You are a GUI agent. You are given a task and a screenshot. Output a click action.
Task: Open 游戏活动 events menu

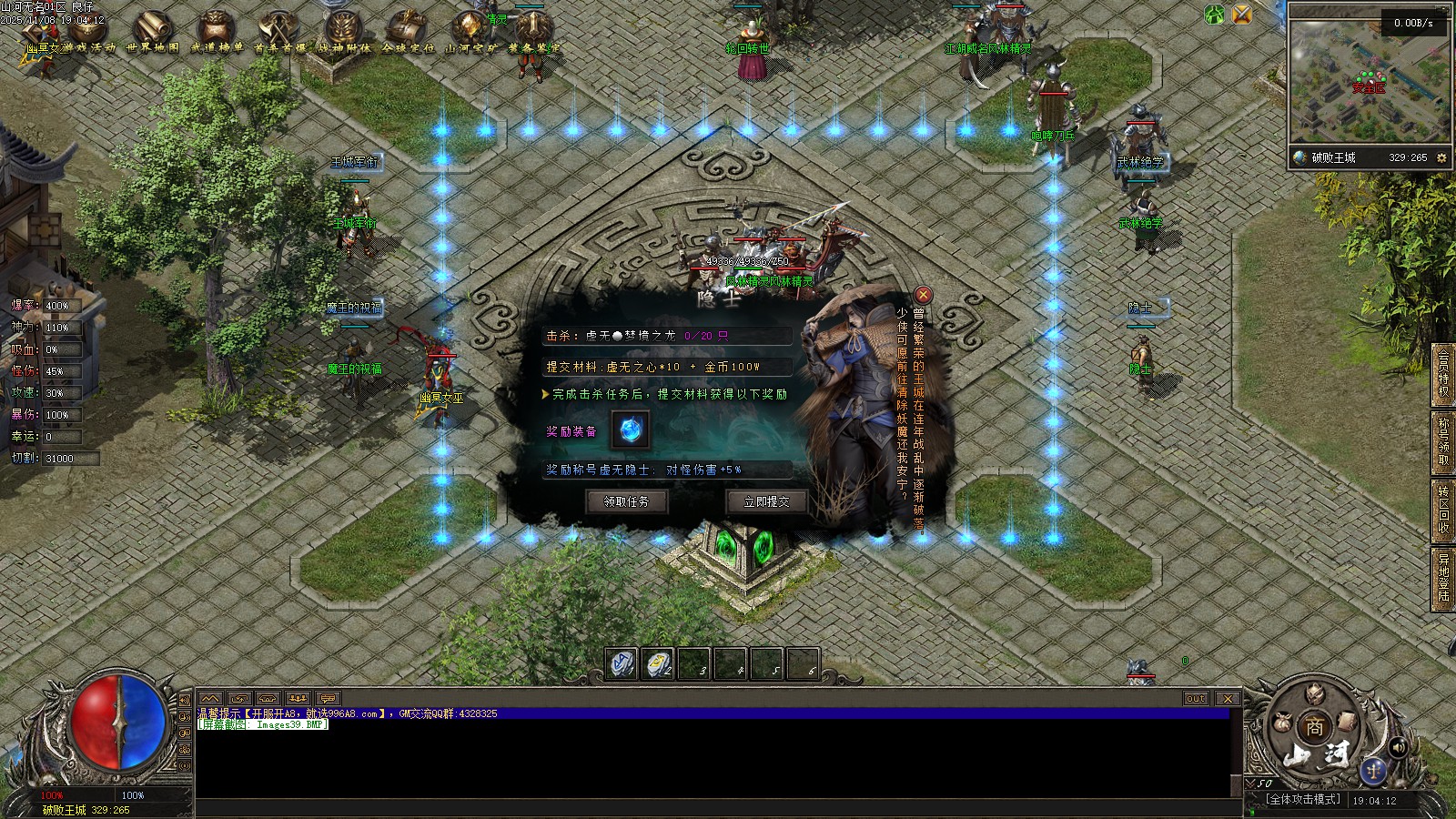click(88, 31)
